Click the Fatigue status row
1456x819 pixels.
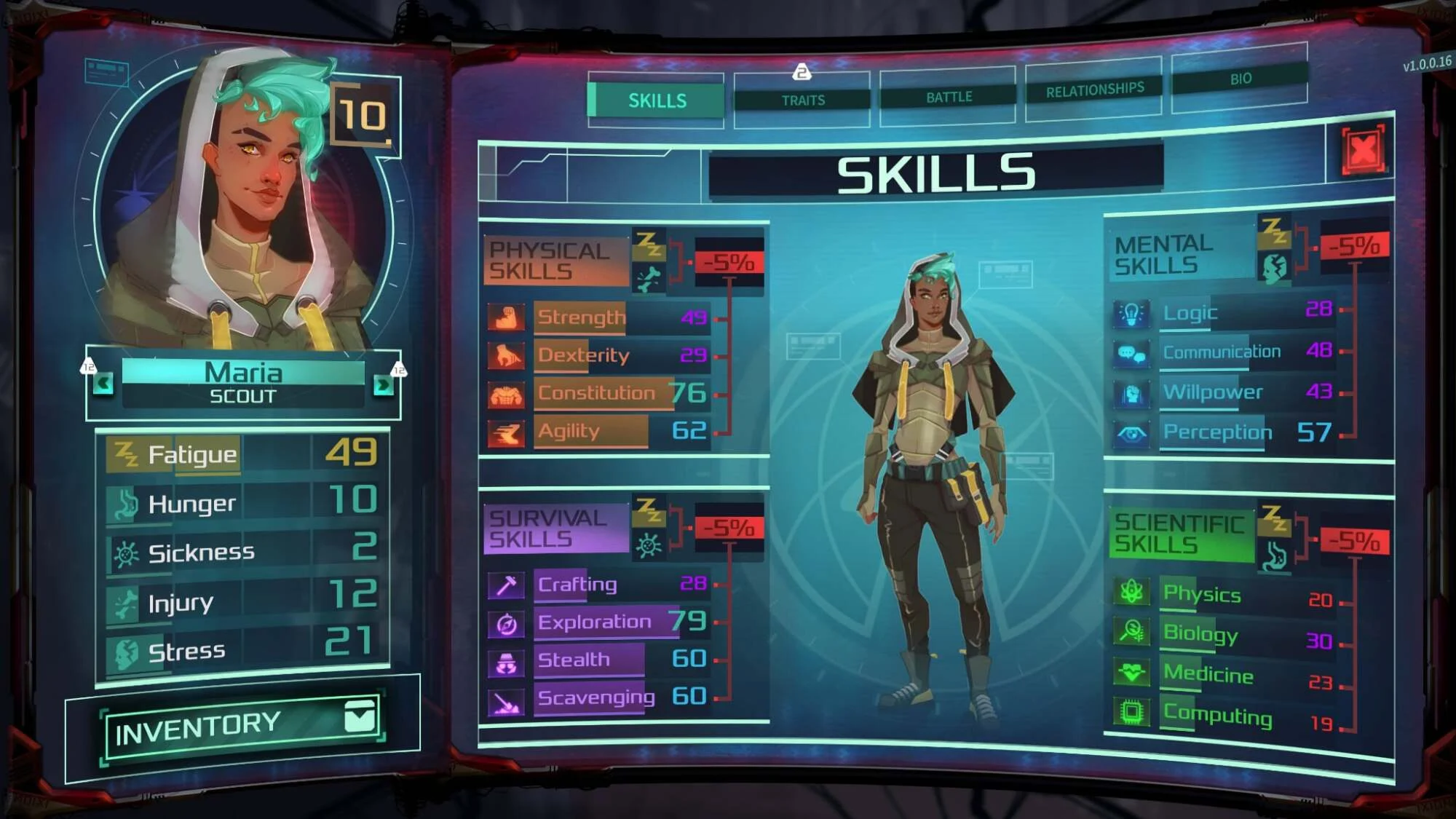tap(243, 454)
